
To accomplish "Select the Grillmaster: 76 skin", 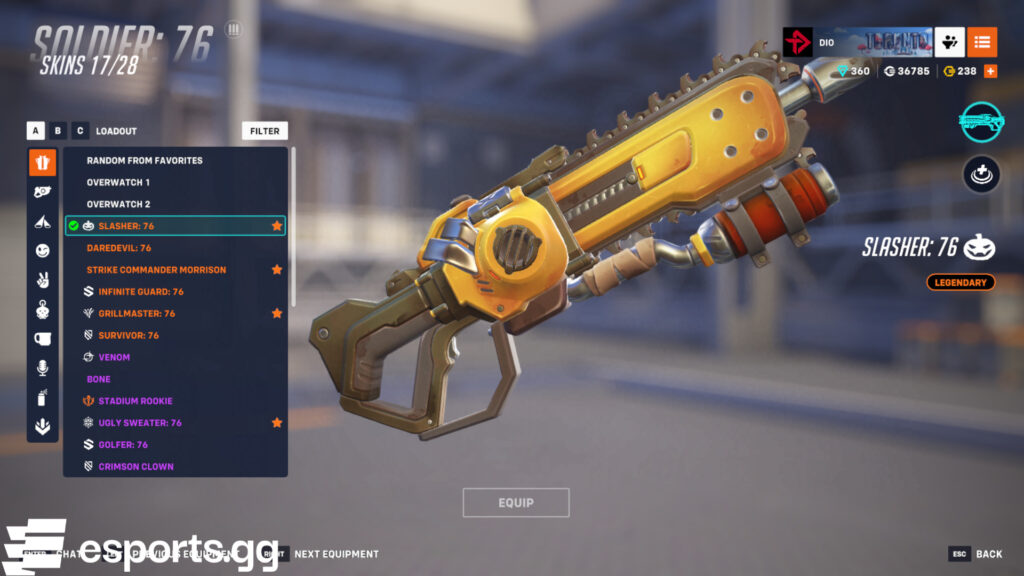I will click(136, 314).
